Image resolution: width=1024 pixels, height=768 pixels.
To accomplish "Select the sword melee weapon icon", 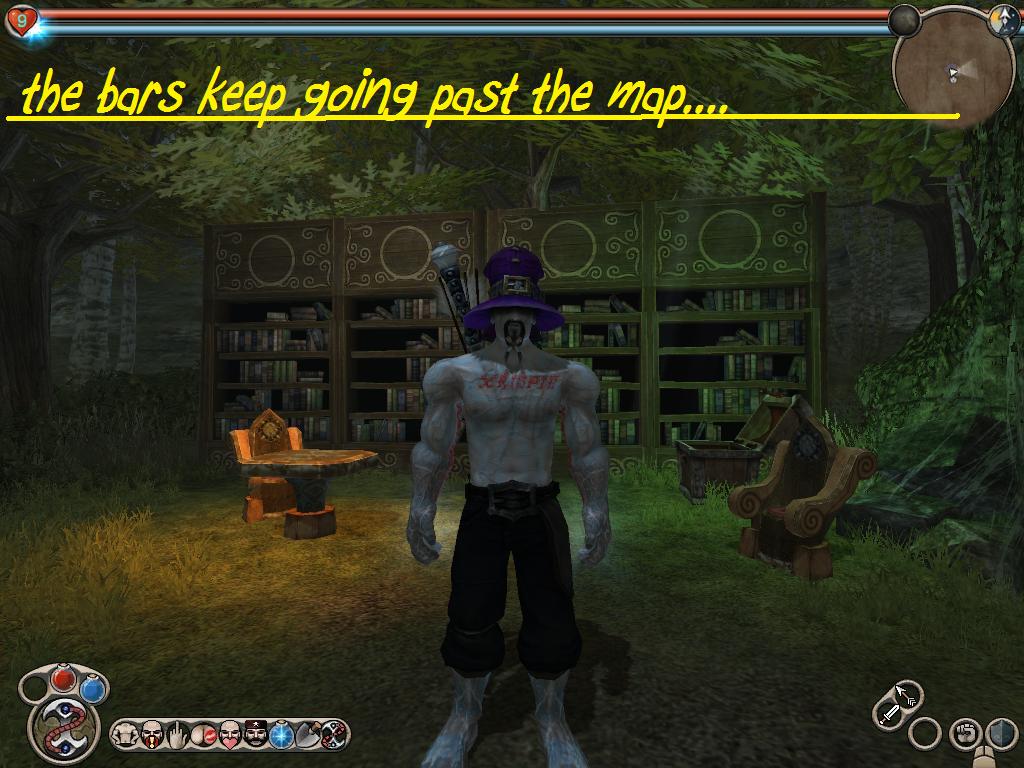I will (x=888, y=713).
